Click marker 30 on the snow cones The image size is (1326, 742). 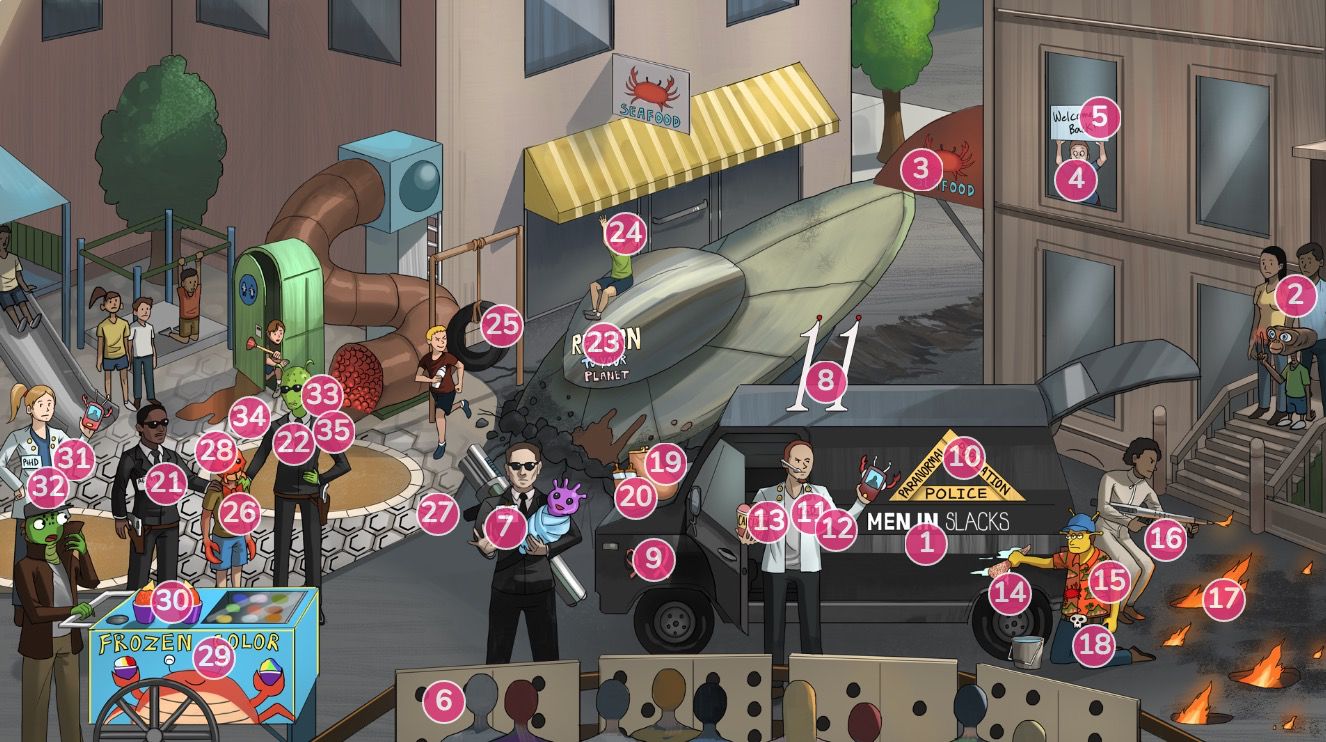point(171,599)
